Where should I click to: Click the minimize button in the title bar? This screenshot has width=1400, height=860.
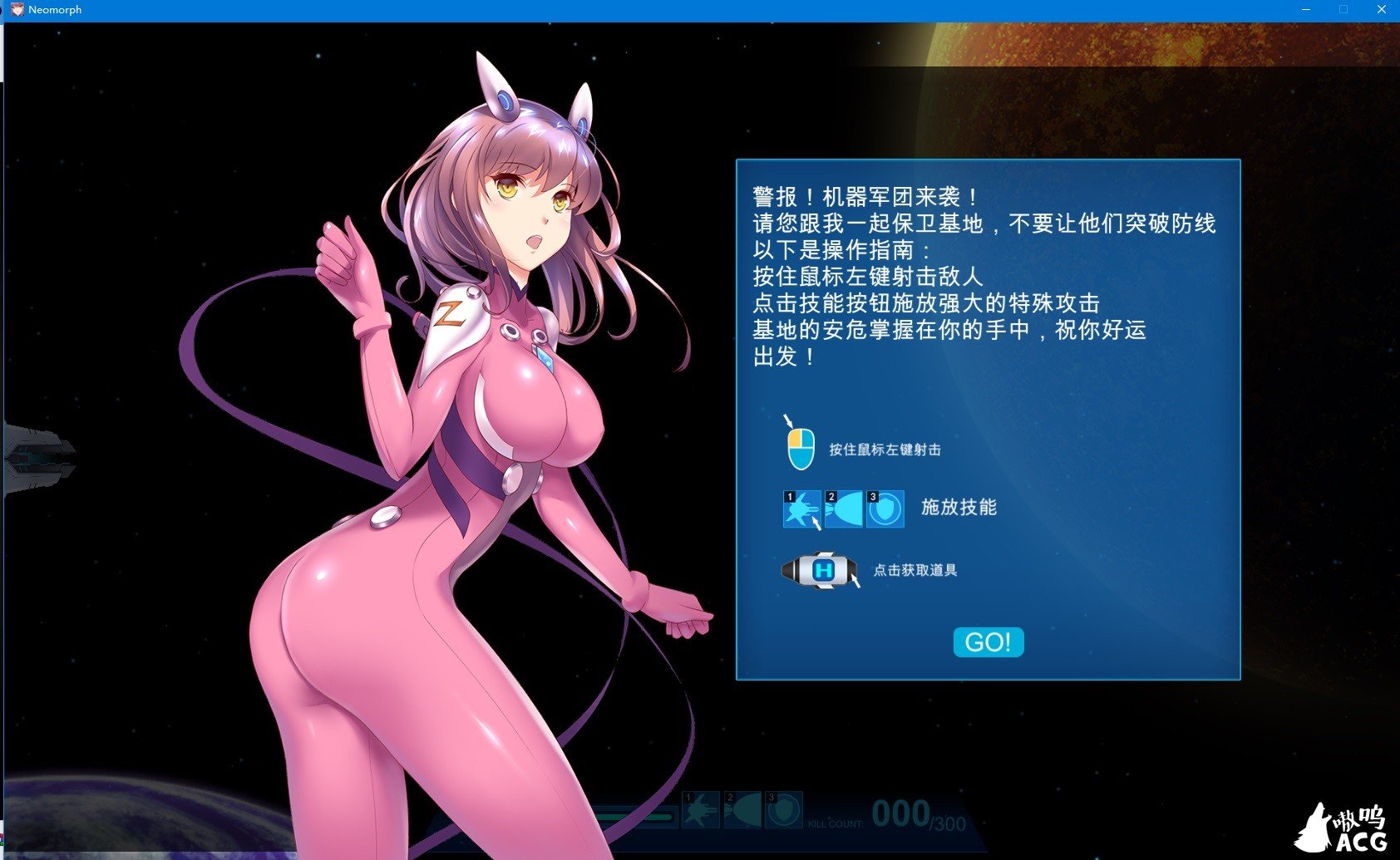pos(1304,9)
